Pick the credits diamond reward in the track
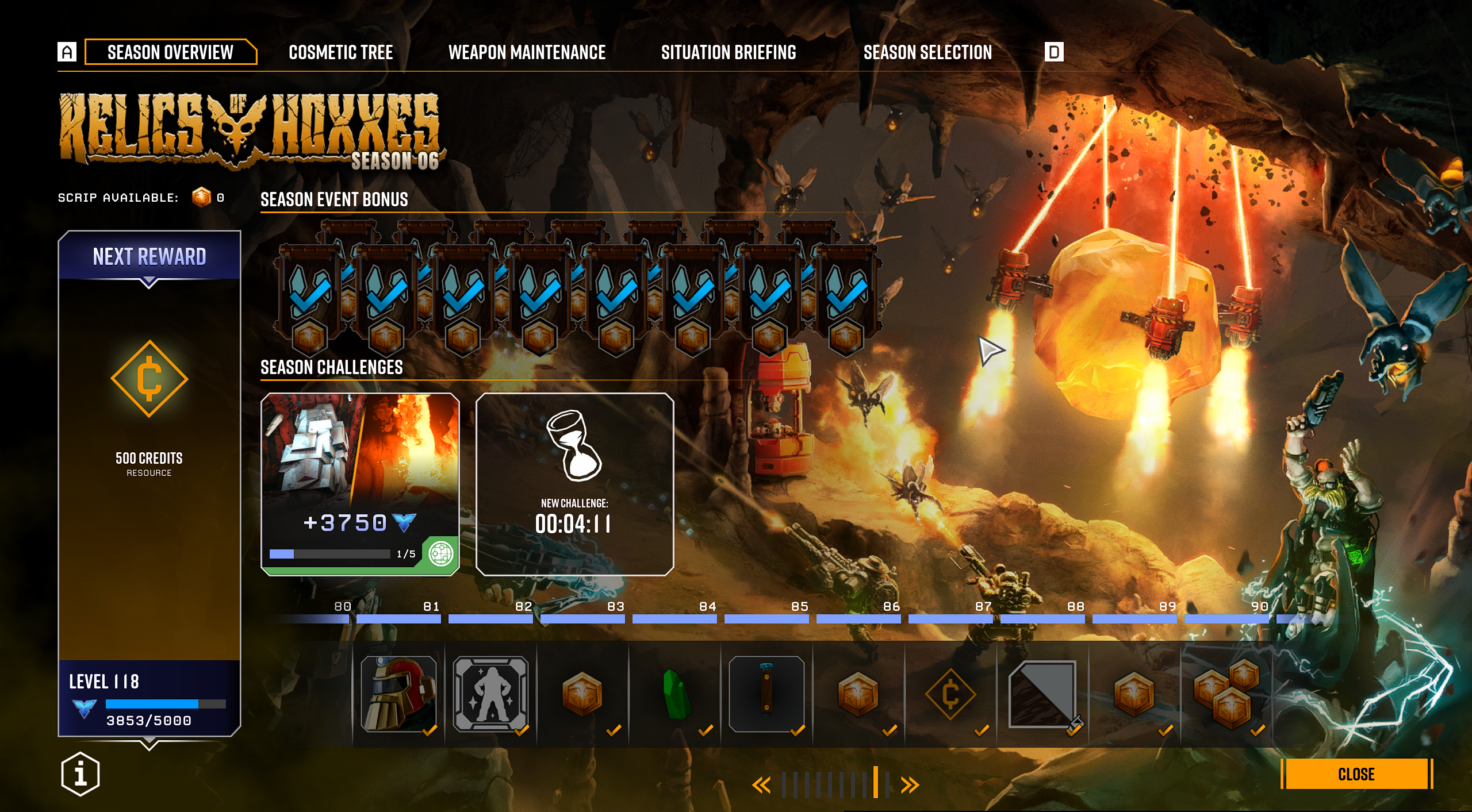Viewport: 1472px width, 812px height. (950, 694)
